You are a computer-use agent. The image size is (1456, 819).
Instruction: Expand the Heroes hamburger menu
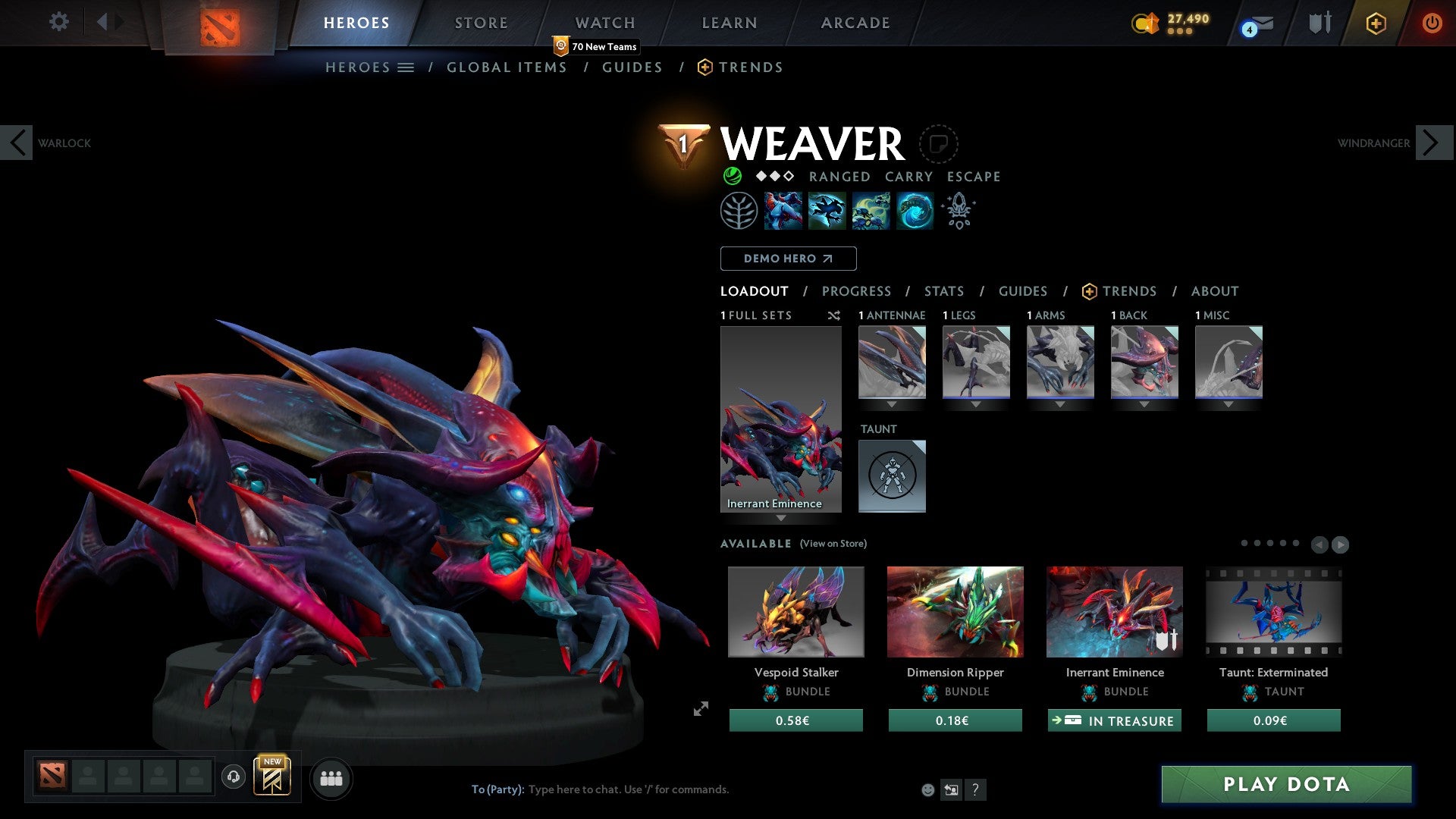click(x=407, y=67)
